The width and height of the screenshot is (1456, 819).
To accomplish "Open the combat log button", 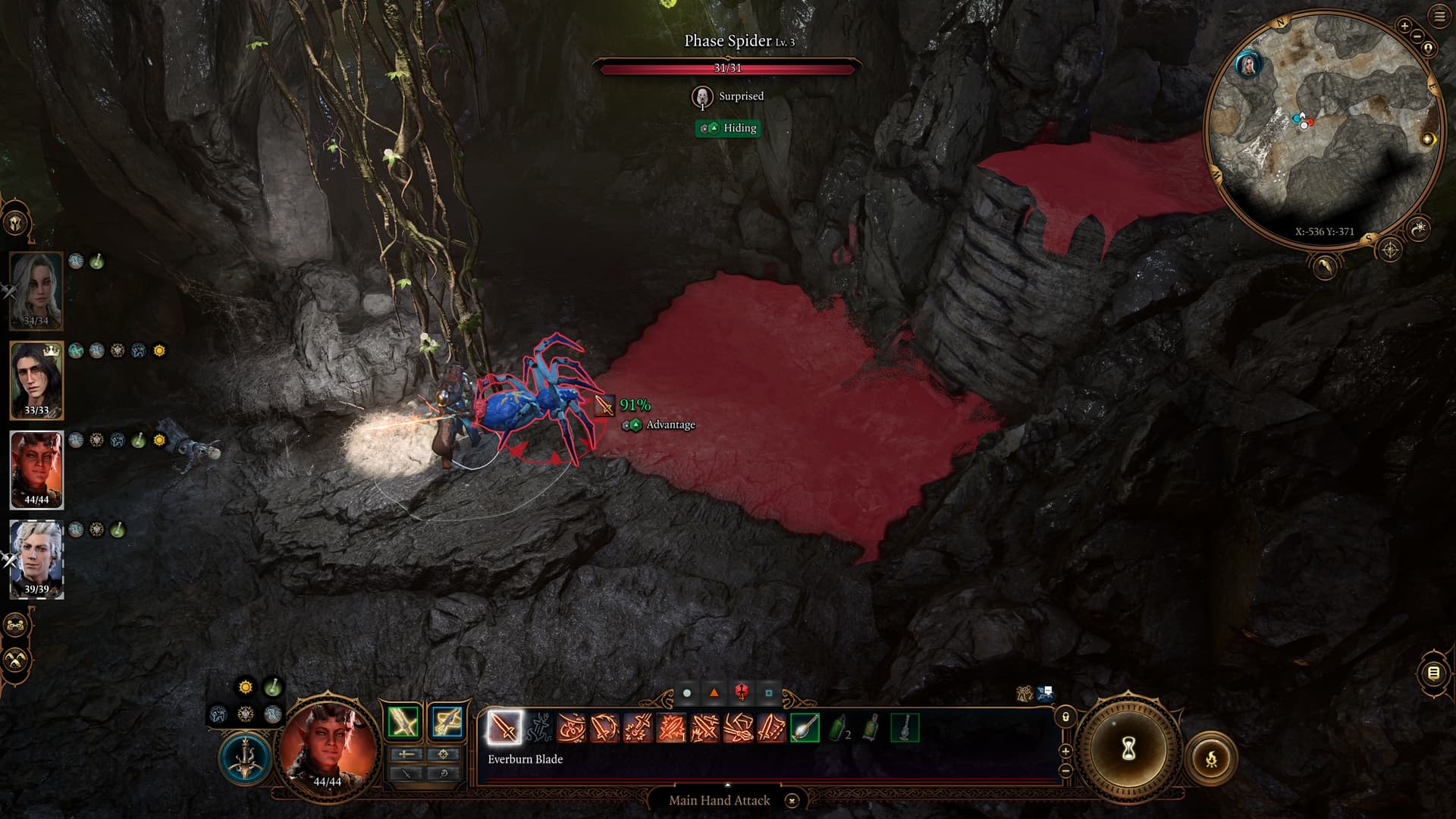I will click(1432, 673).
